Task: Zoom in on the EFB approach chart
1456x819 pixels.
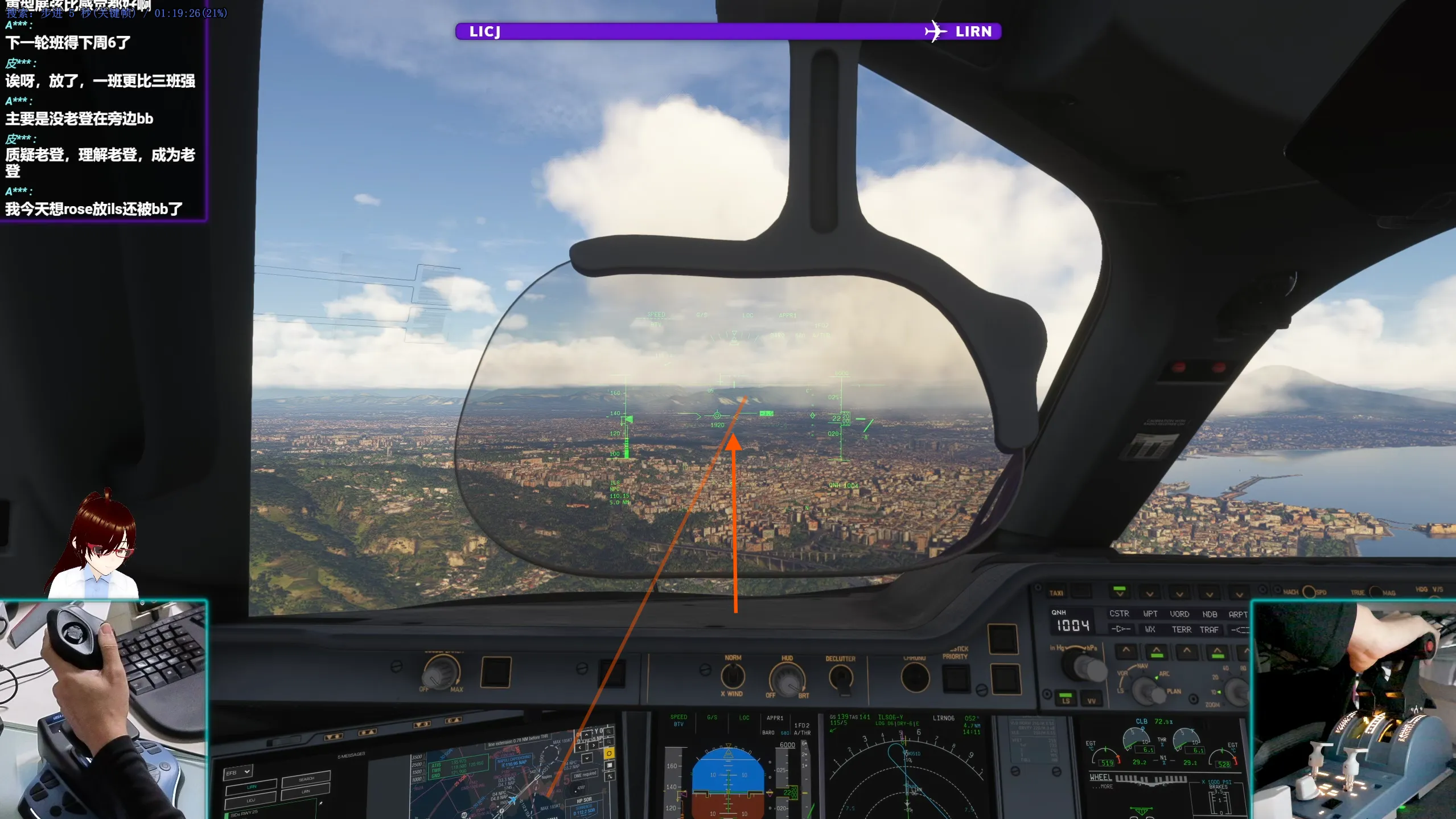Action: click(x=610, y=731)
